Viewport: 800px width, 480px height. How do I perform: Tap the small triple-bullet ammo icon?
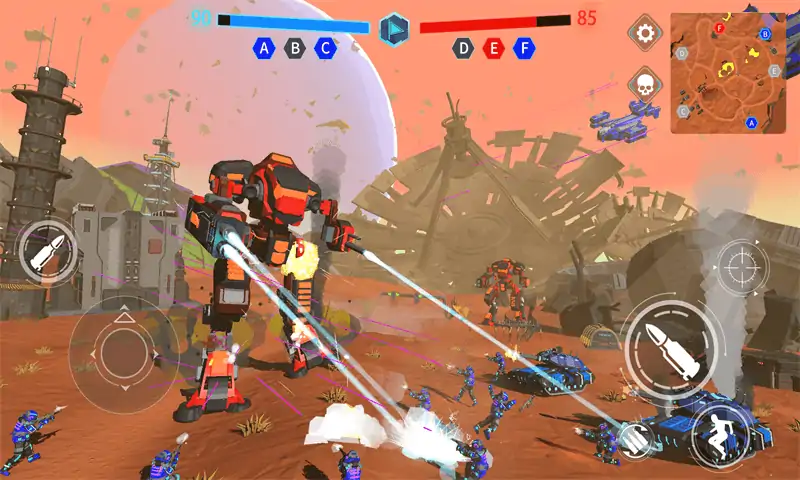pyautogui.click(x=634, y=437)
